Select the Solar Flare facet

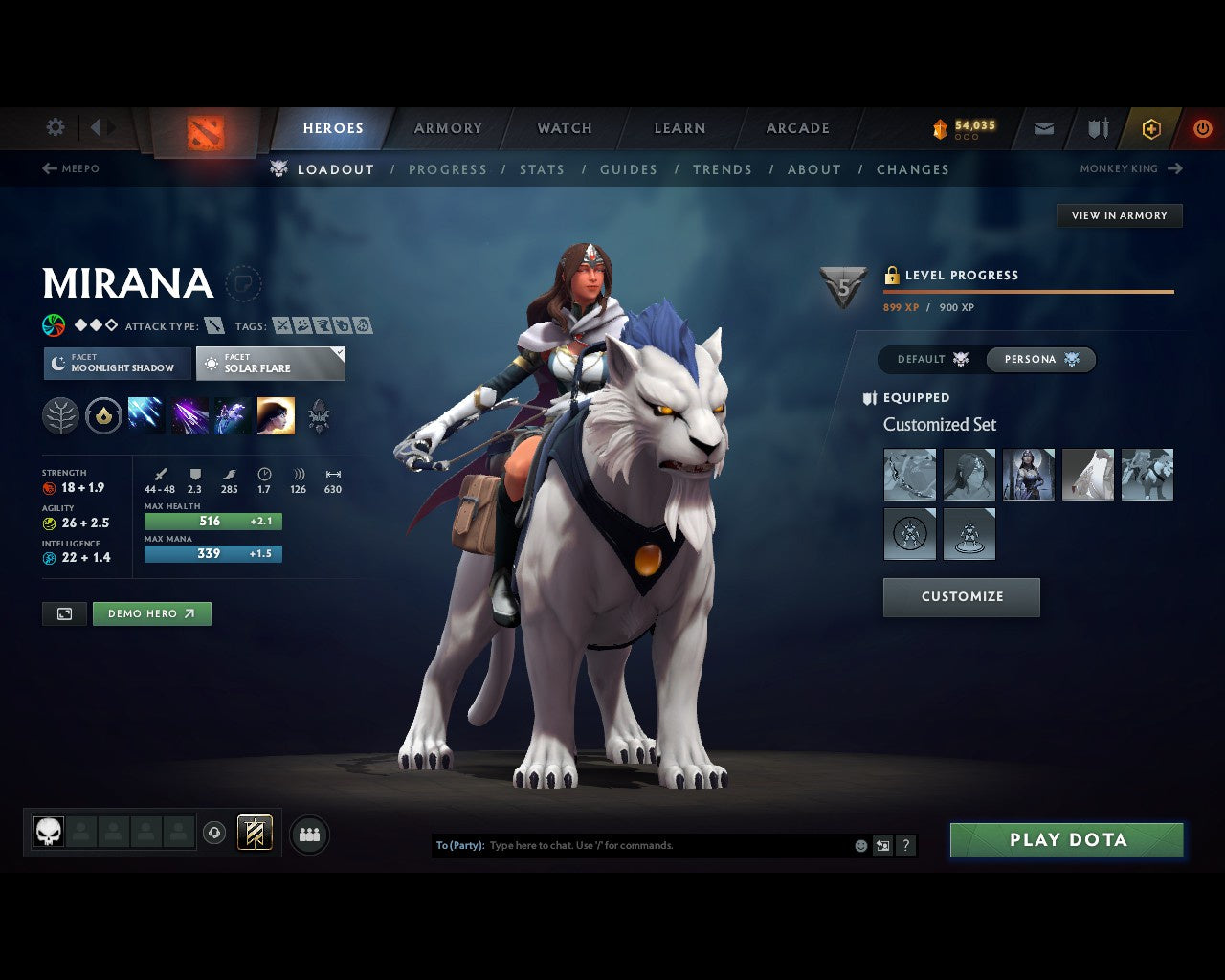coord(271,364)
